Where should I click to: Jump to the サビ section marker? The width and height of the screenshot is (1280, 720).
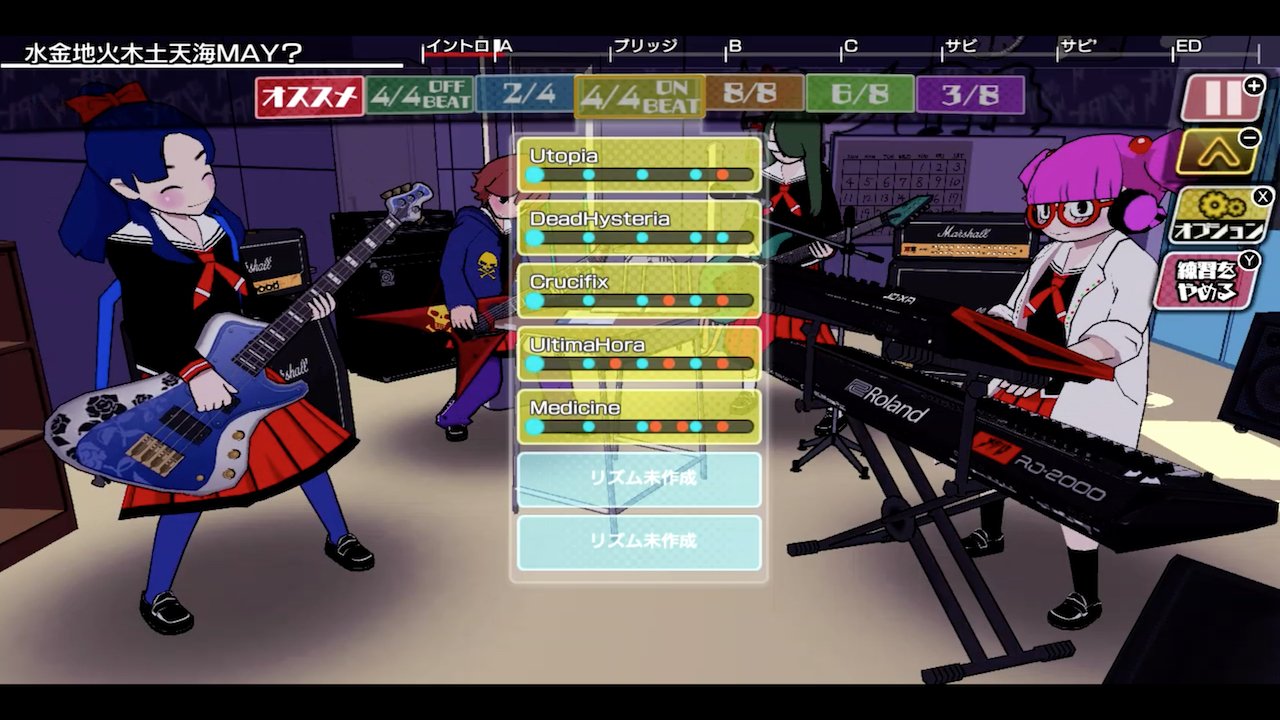tap(959, 45)
